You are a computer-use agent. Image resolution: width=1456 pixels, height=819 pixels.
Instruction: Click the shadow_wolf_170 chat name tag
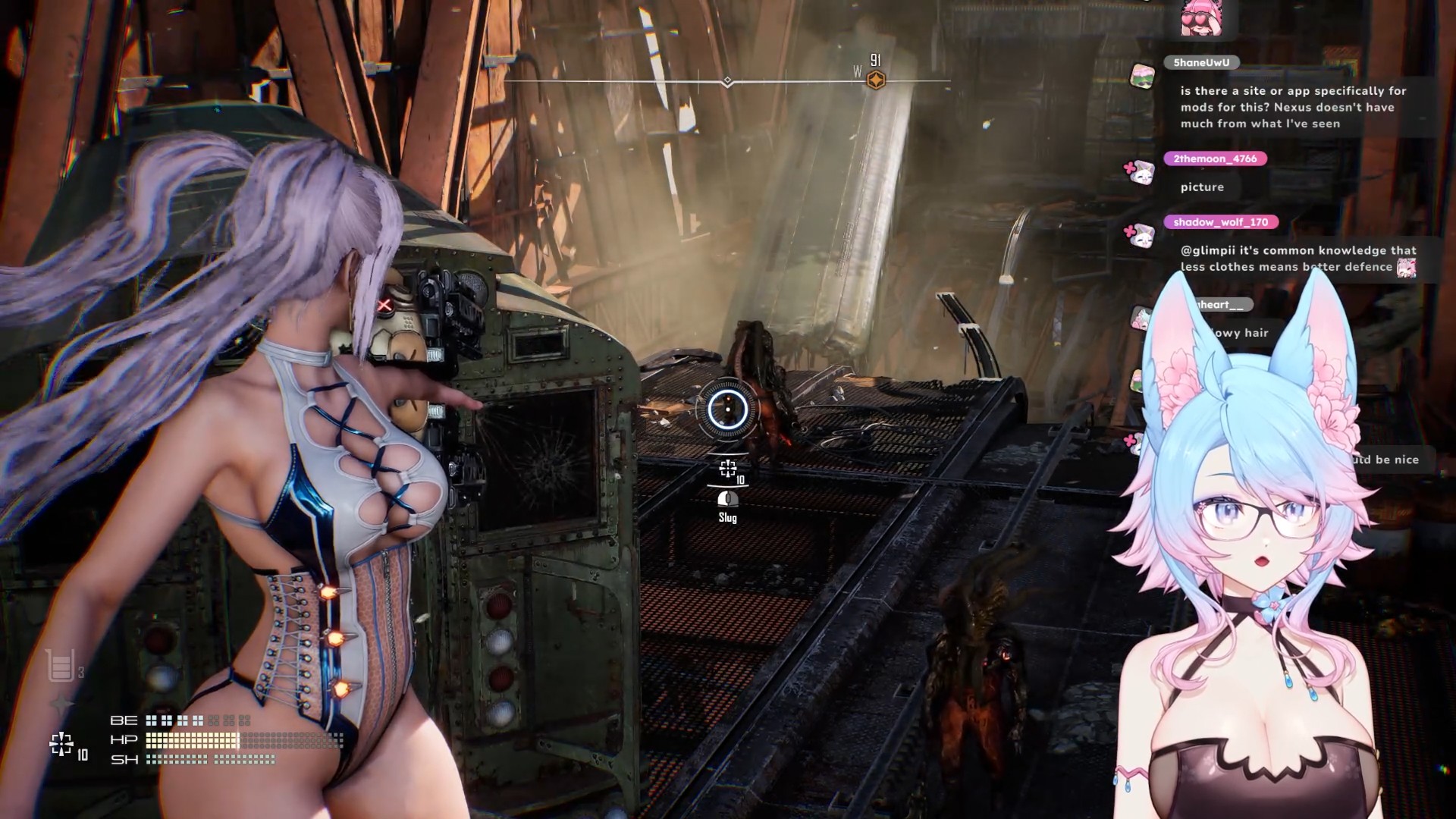pos(1220,222)
